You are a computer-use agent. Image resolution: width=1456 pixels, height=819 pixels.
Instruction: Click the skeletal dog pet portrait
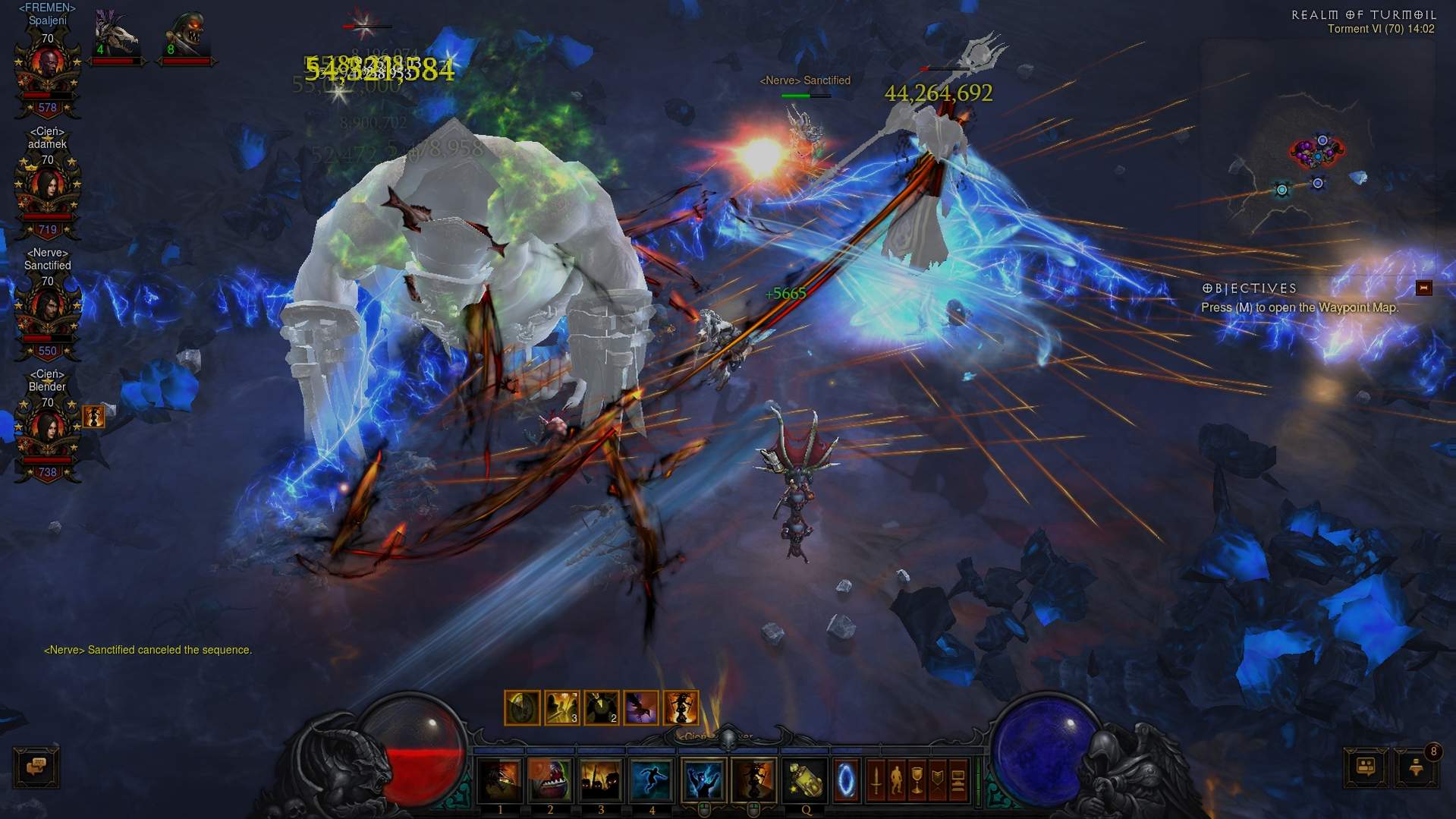coord(115,36)
